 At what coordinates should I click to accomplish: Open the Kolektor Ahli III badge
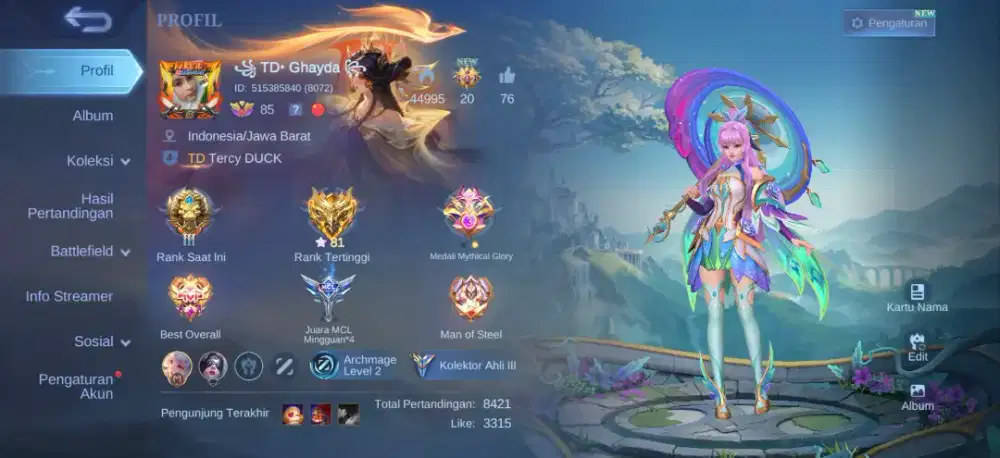pyautogui.click(x=465, y=366)
